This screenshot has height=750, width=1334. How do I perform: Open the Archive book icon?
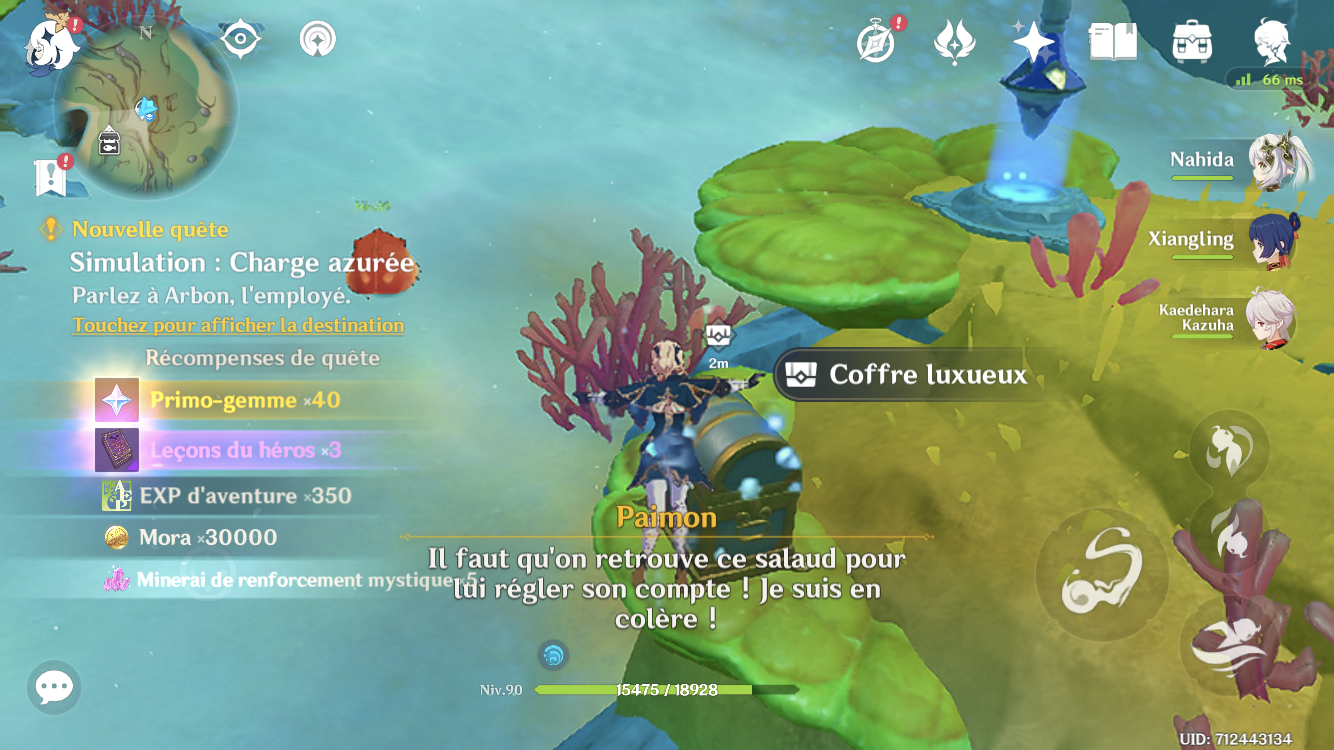click(x=1113, y=42)
